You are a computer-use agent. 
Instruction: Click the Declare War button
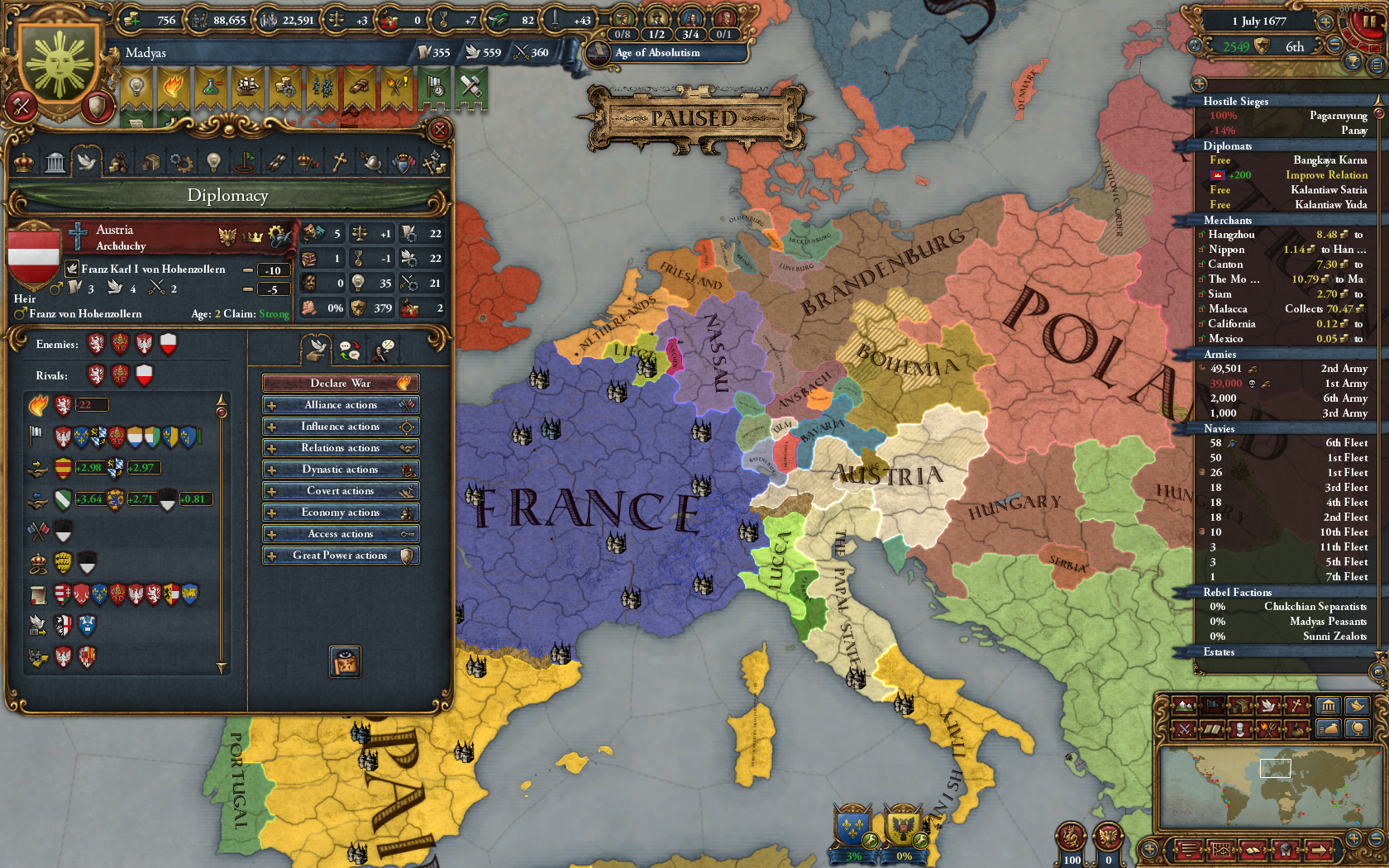coord(341,383)
